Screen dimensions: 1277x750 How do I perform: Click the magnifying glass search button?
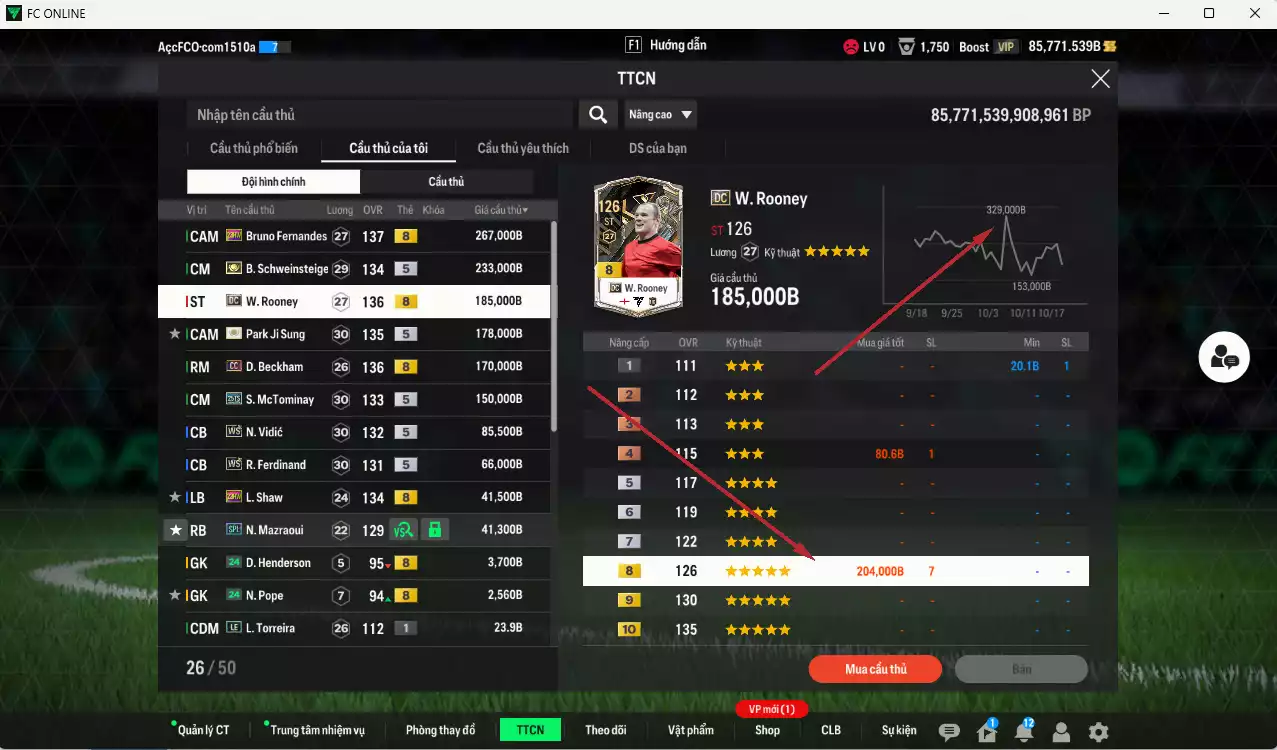[x=597, y=115]
